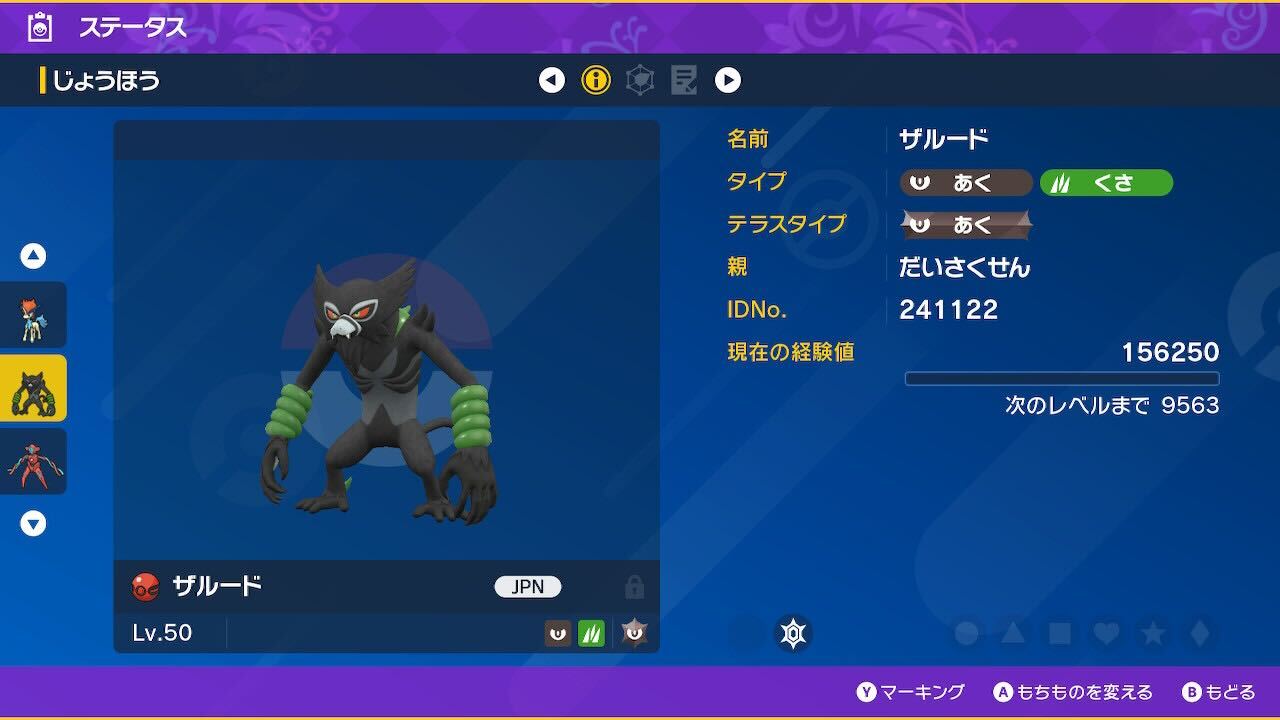
Task: Click the camera icon beside ステータス
Action: pos(39,27)
